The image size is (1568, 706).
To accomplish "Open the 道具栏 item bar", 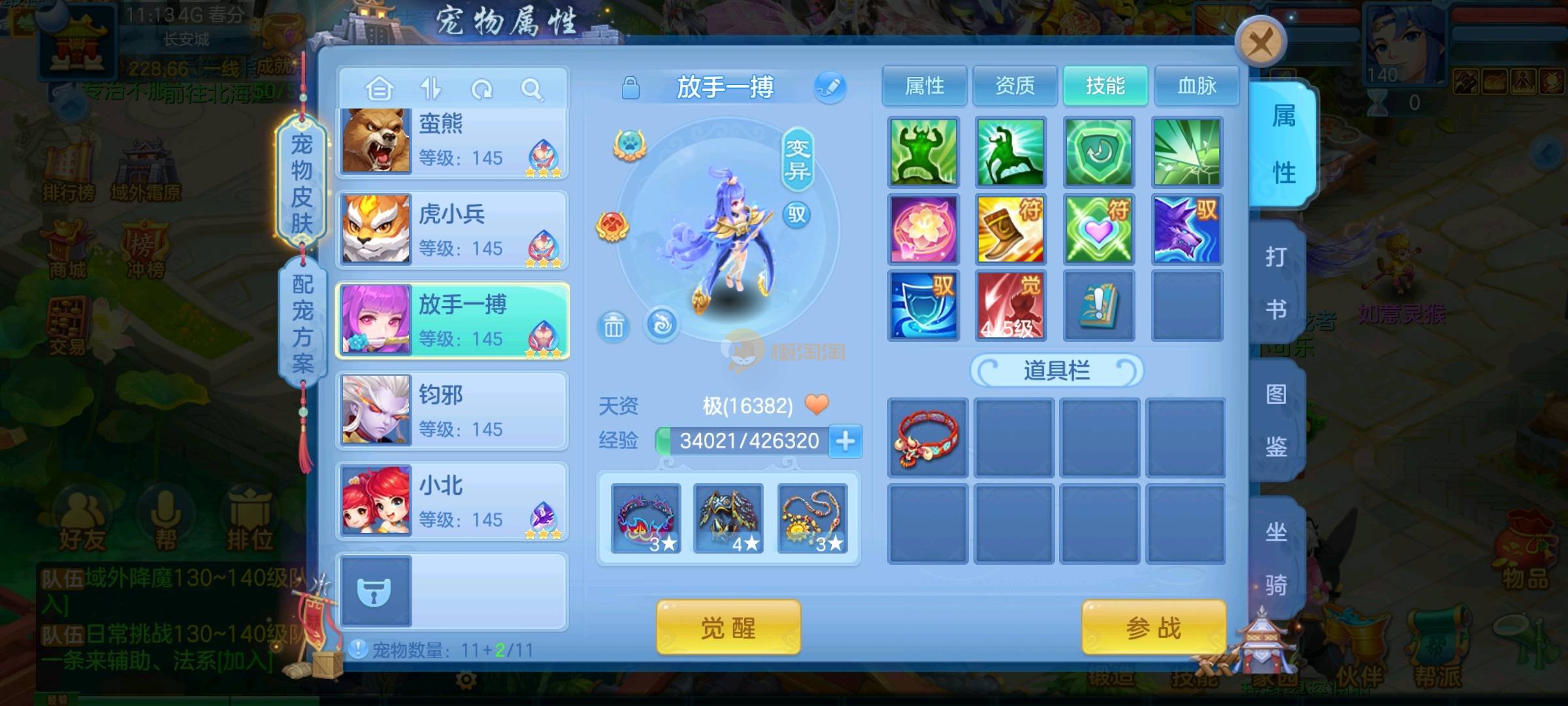I will [x=1056, y=371].
